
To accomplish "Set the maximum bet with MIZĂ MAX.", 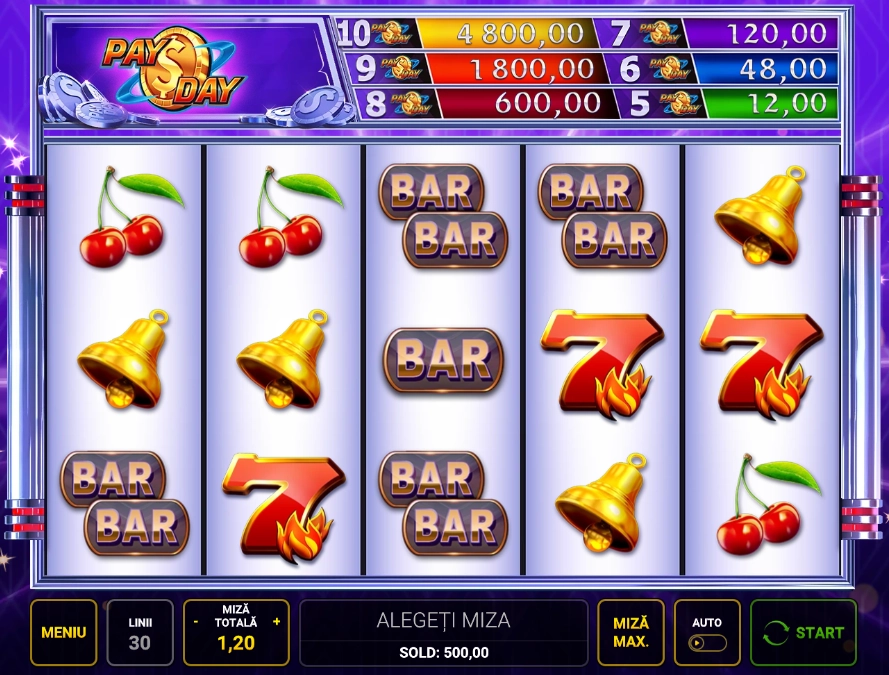I will pos(631,632).
